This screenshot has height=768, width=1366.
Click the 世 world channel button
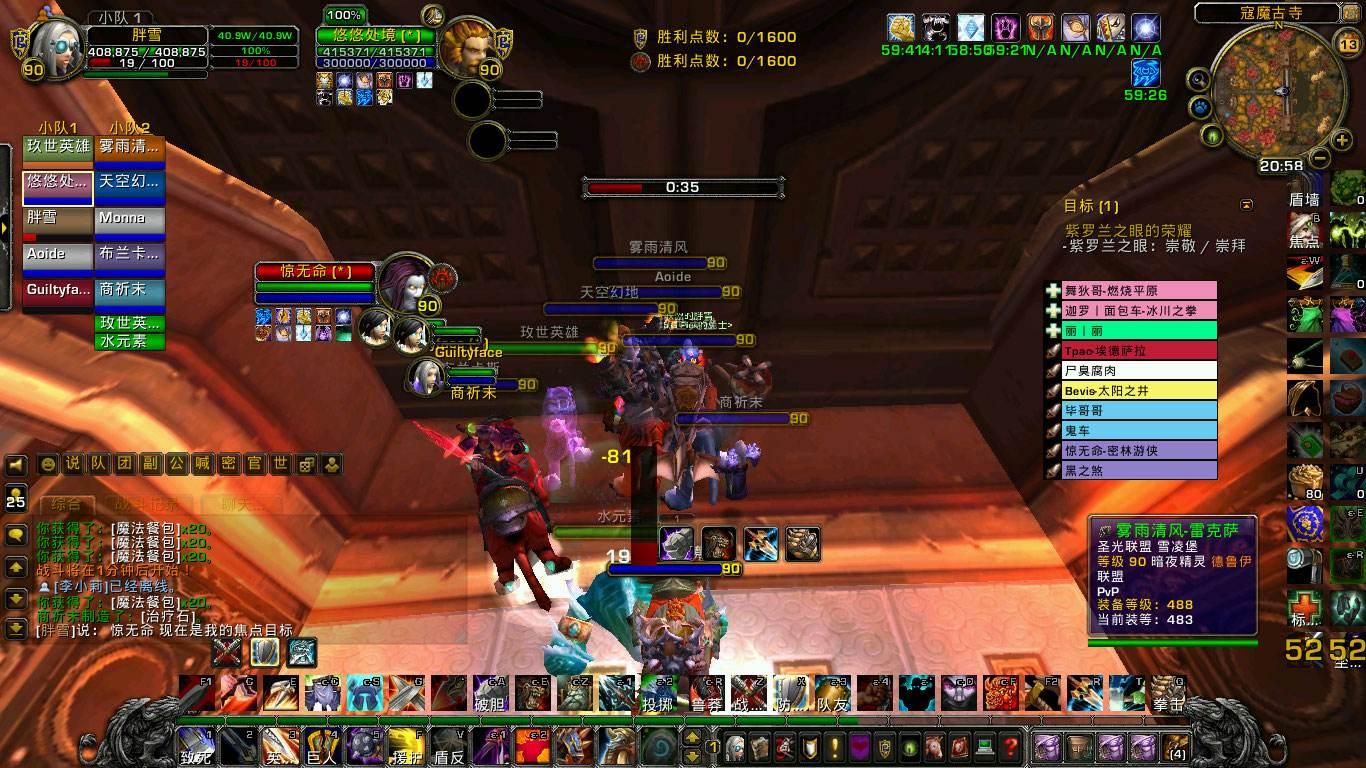pyautogui.click(x=280, y=463)
